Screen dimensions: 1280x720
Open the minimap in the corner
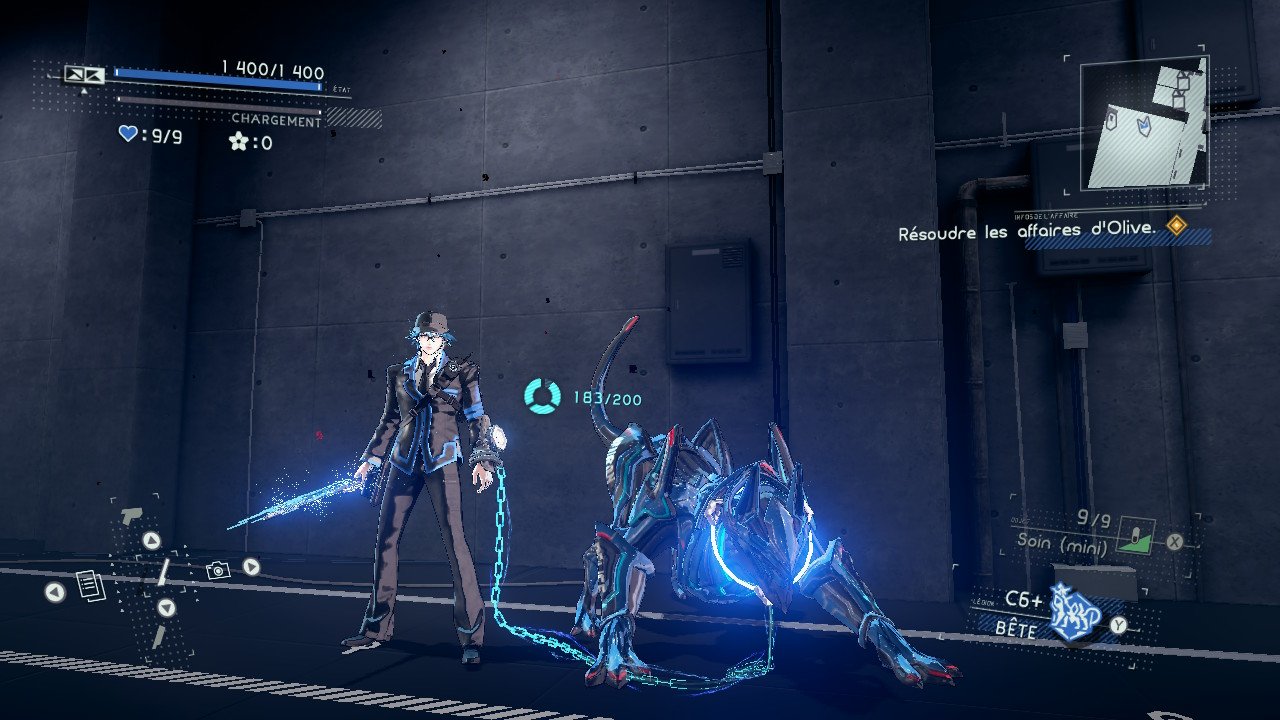pyautogui.click(x=1144, y=122)
